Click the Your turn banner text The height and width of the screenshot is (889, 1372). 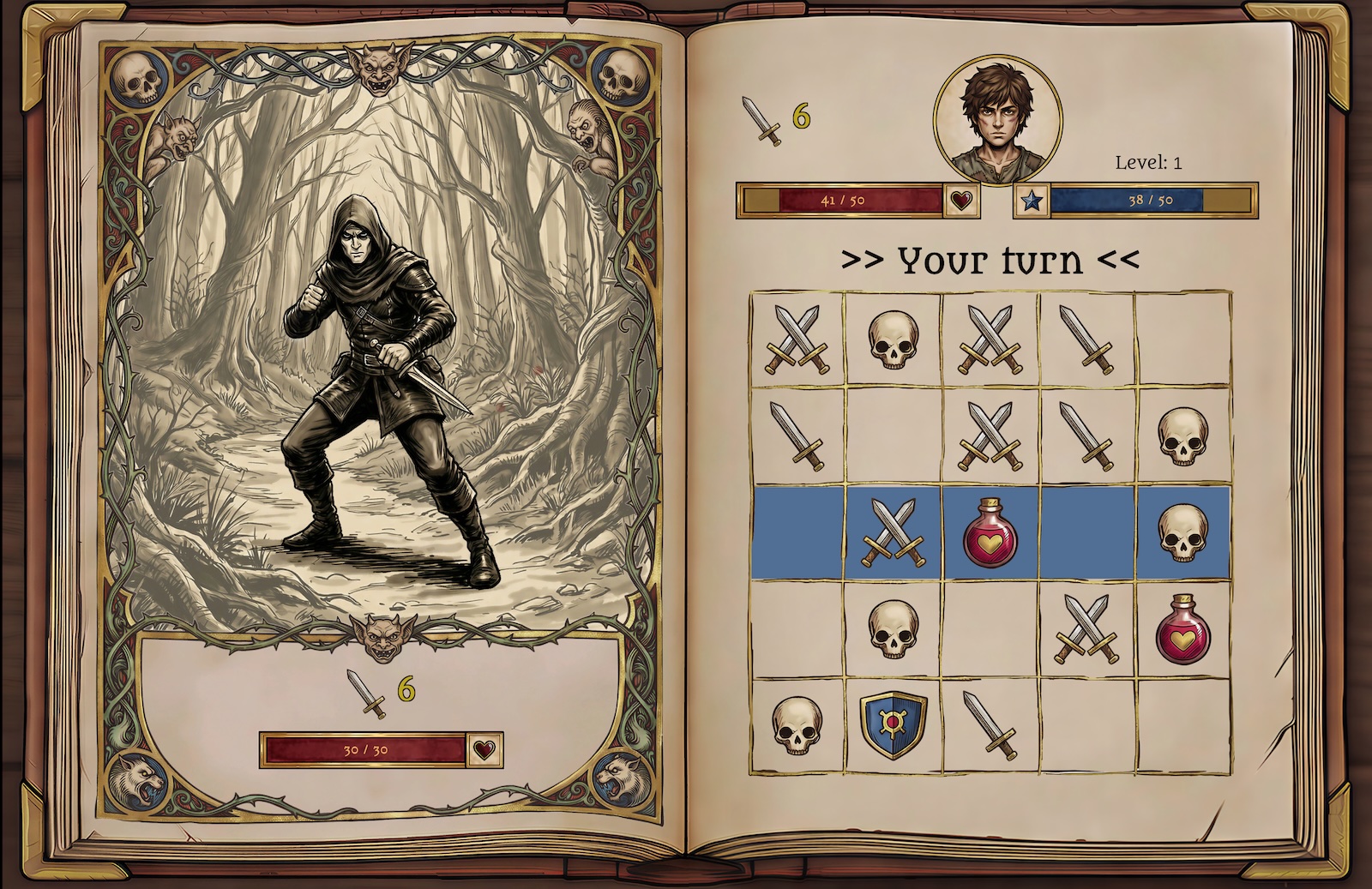(990, 258)
